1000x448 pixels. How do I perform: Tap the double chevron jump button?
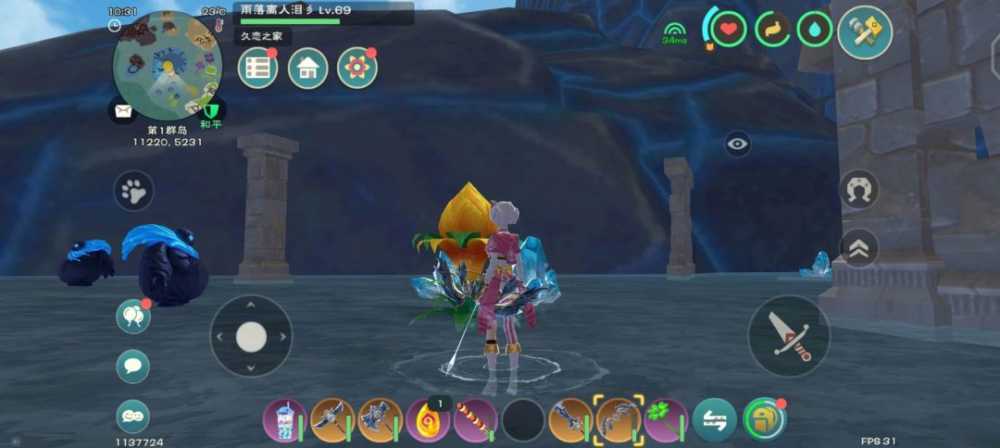(x=859, y=248)
